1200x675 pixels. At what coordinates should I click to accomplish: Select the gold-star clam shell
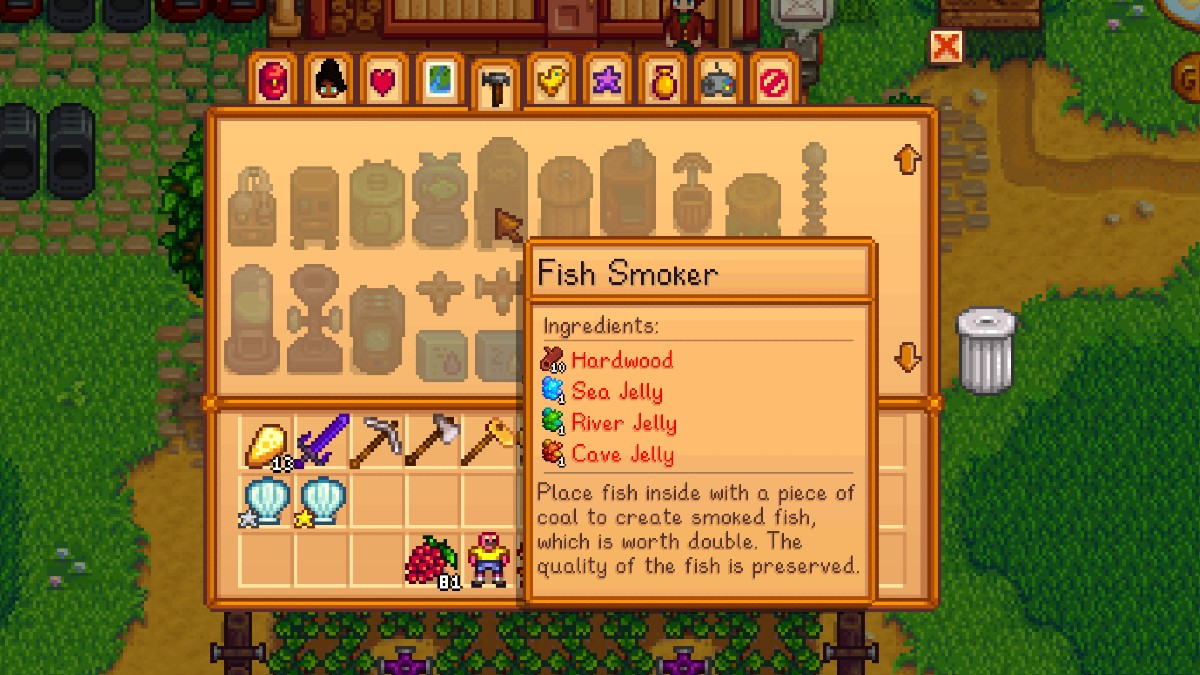coord(322,500)
